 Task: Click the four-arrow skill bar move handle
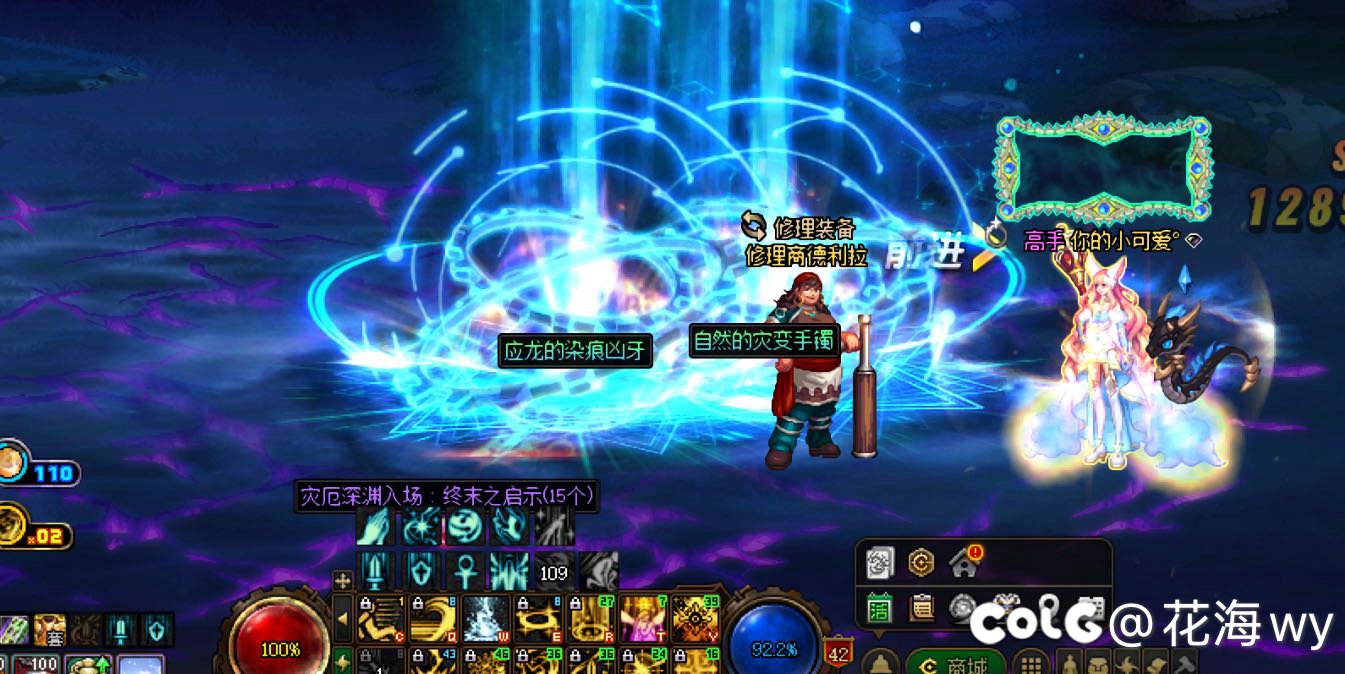coord(343,580)
